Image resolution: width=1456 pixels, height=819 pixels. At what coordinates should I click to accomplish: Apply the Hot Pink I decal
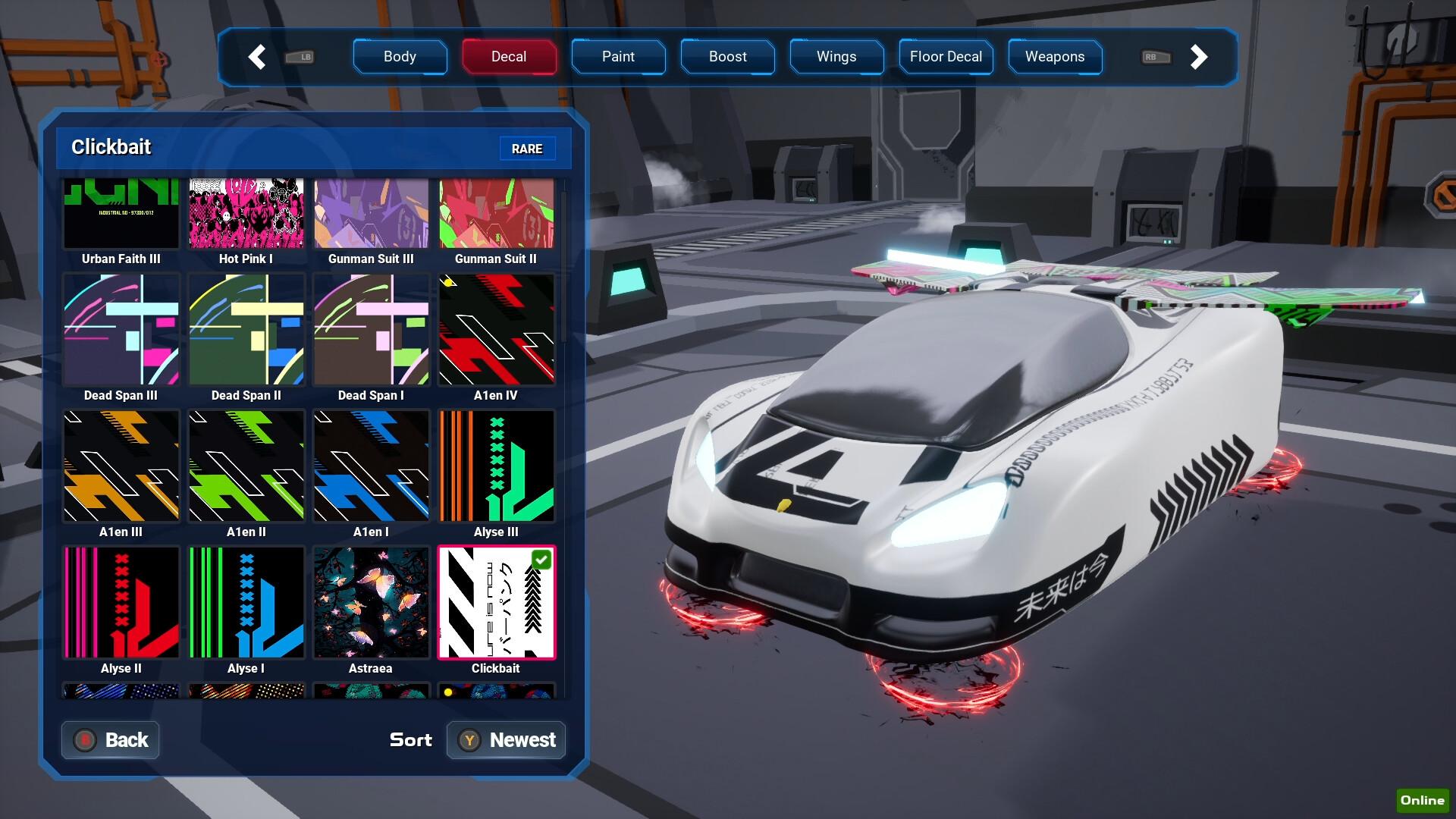click(246, 214)
